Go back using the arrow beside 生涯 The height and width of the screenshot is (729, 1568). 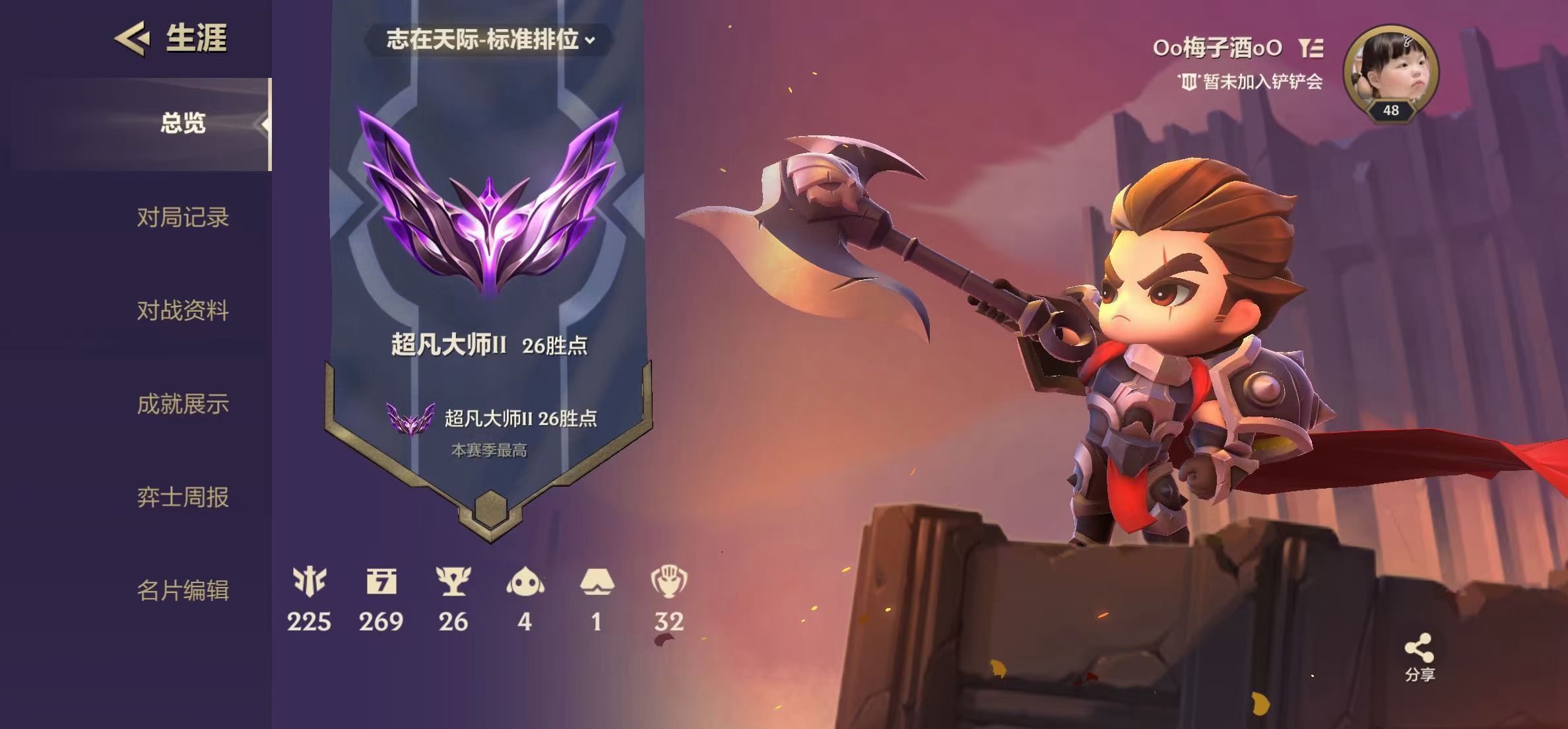(x=132, y=38)
